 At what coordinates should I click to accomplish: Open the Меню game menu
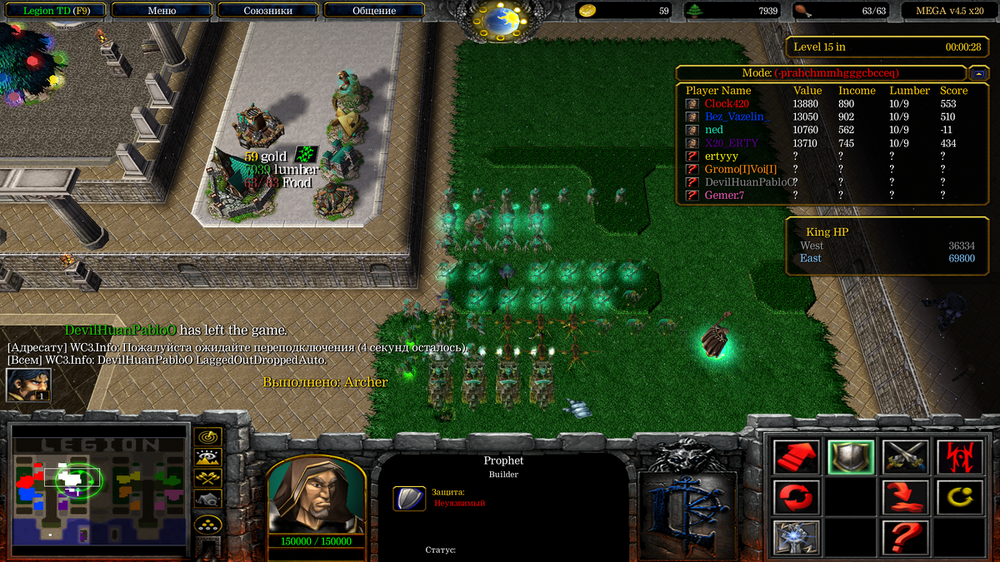pyautogui.click(x=161, y=11)
